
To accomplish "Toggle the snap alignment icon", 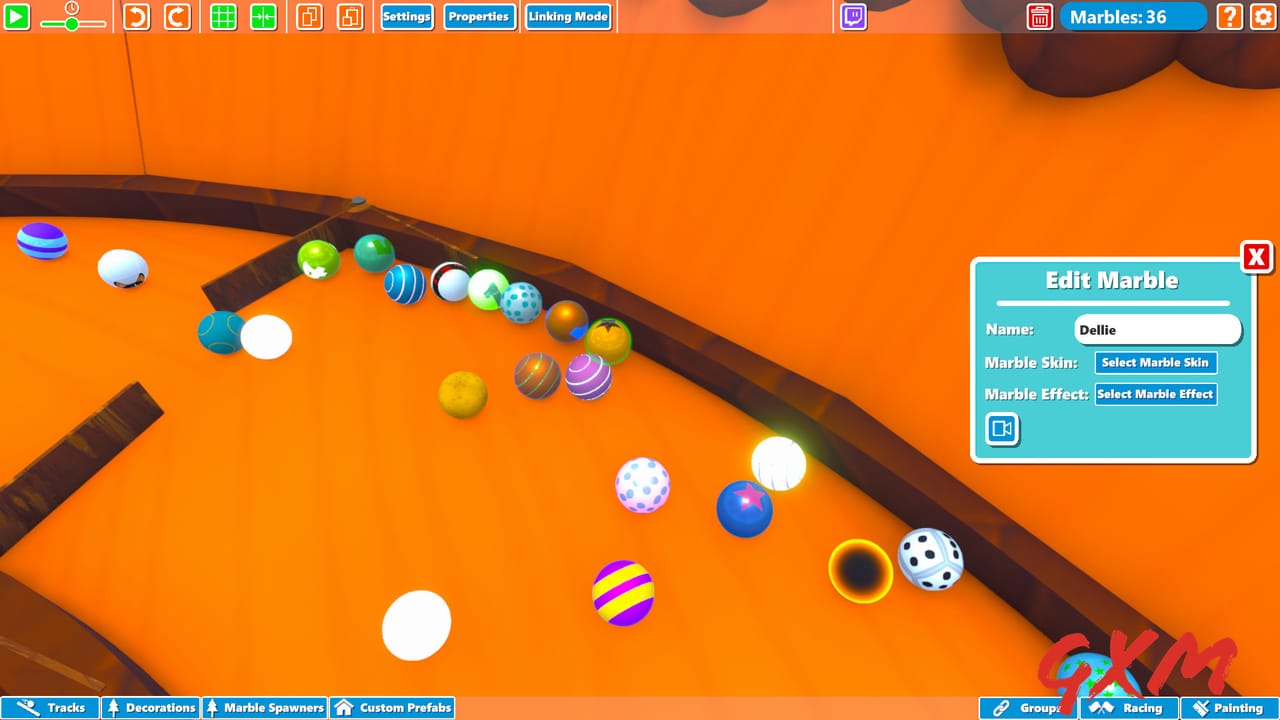I will coord(262,16).
